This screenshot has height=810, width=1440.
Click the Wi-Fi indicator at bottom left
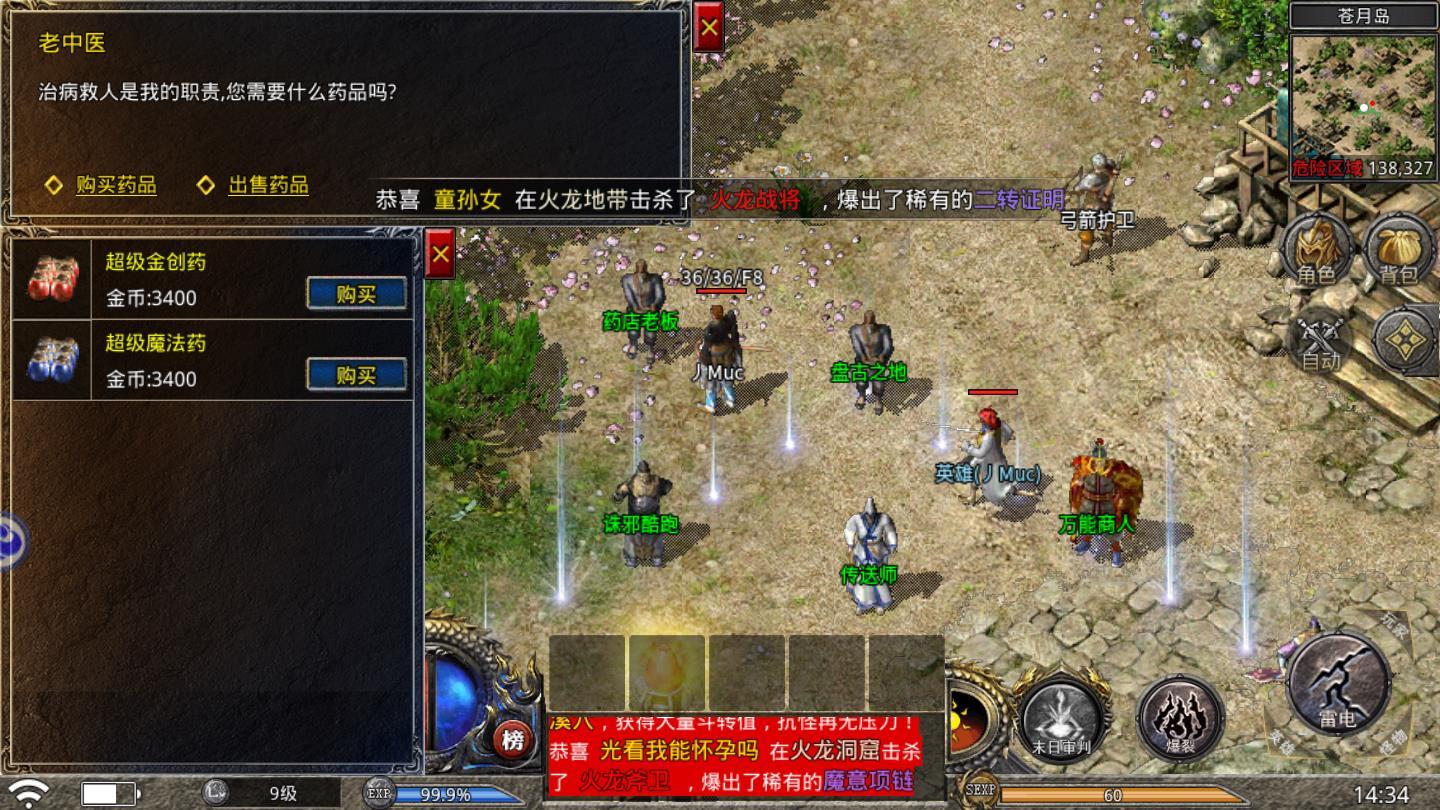(27, 791)
